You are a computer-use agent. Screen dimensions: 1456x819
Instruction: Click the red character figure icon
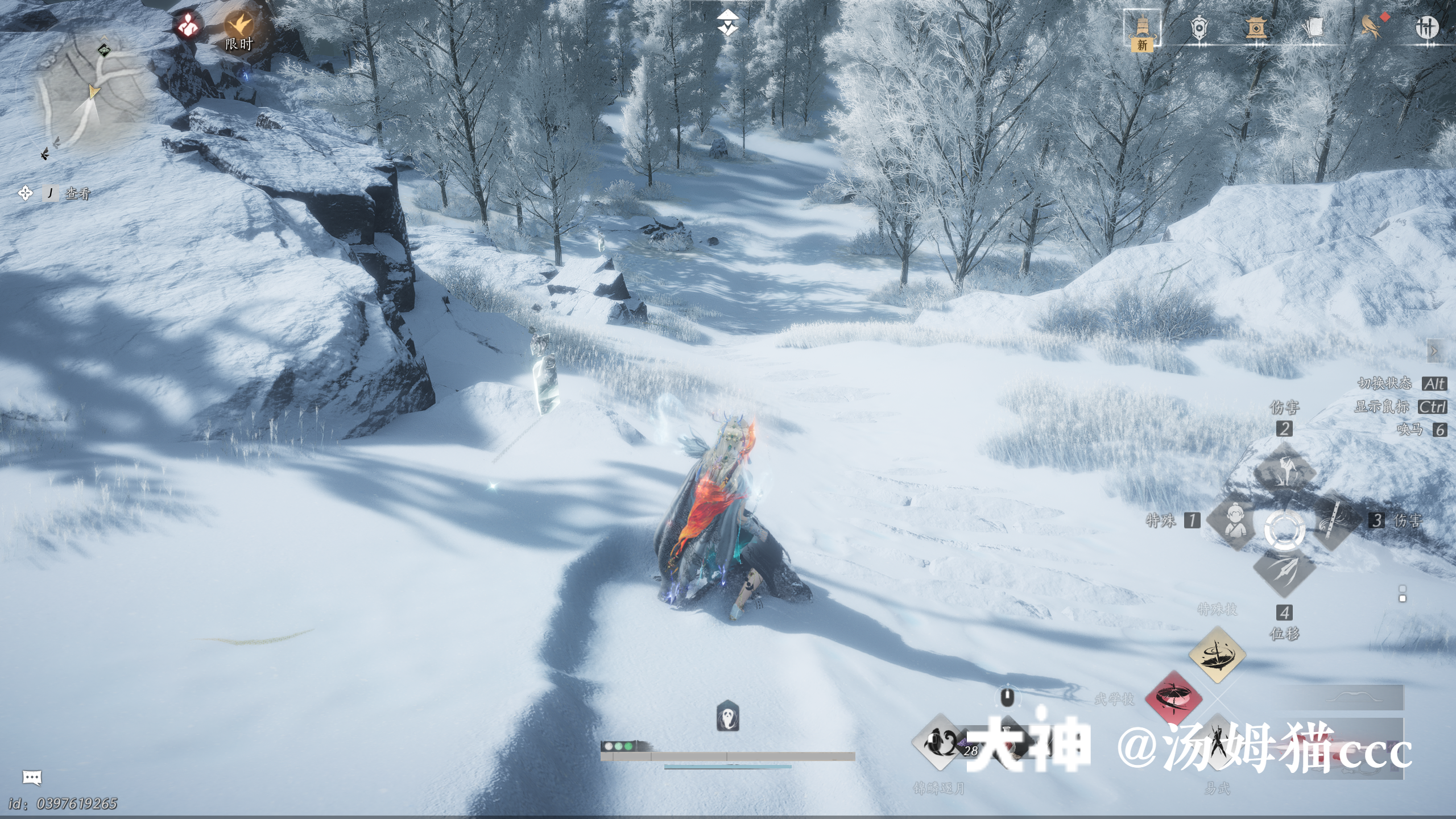point(188,26)
